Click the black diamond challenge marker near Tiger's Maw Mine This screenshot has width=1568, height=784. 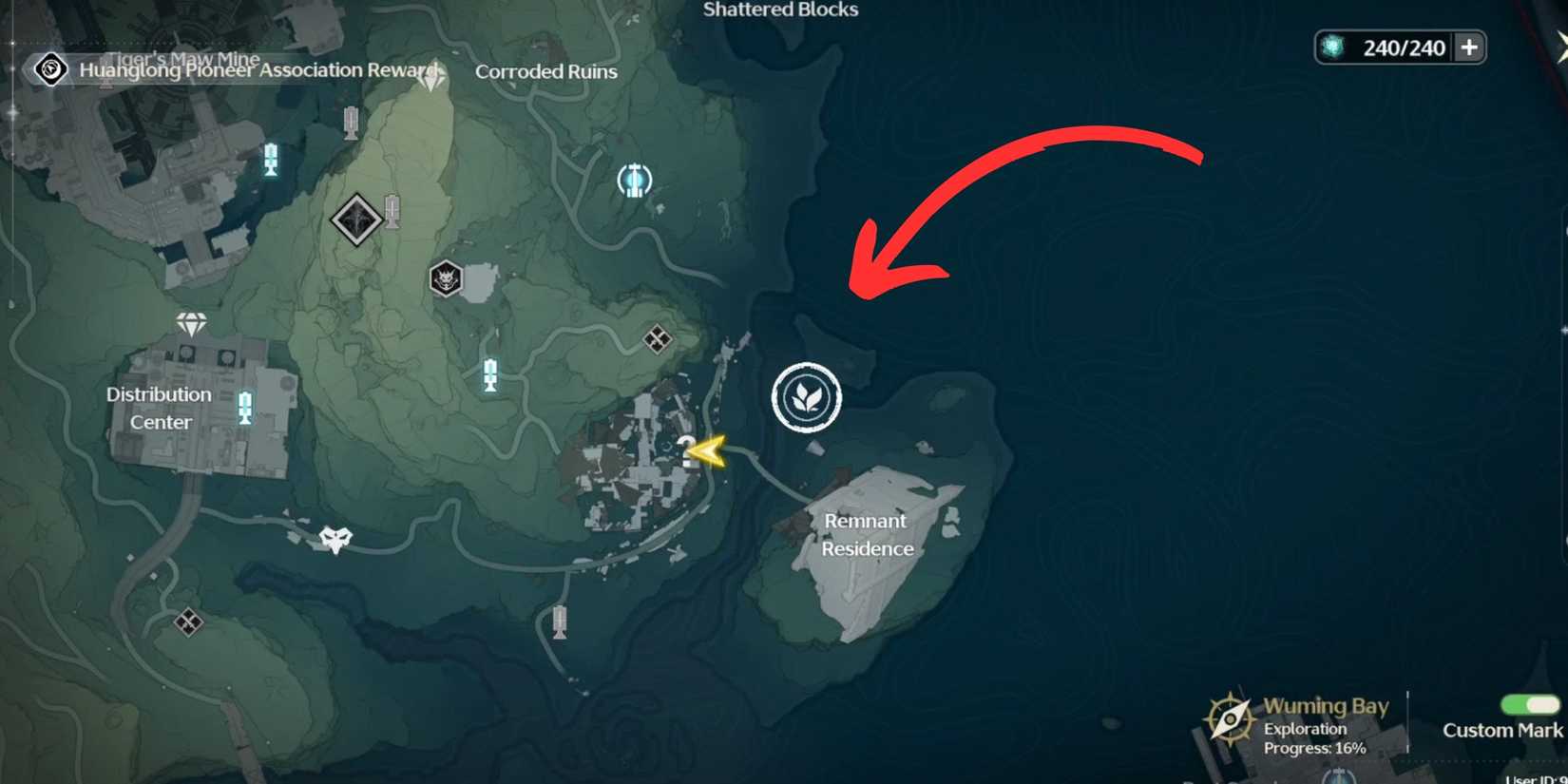[356, 218]
